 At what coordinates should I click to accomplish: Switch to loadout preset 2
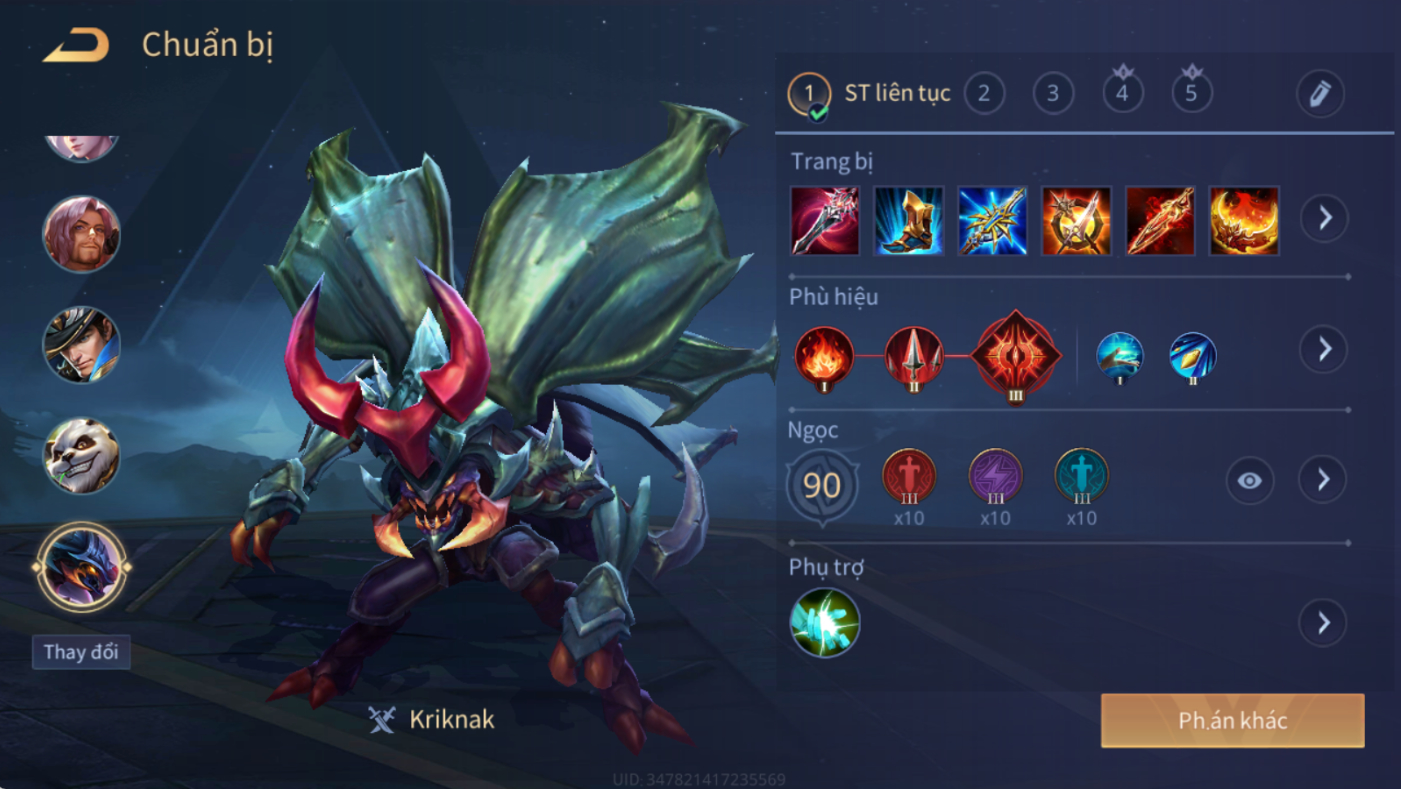984,93
